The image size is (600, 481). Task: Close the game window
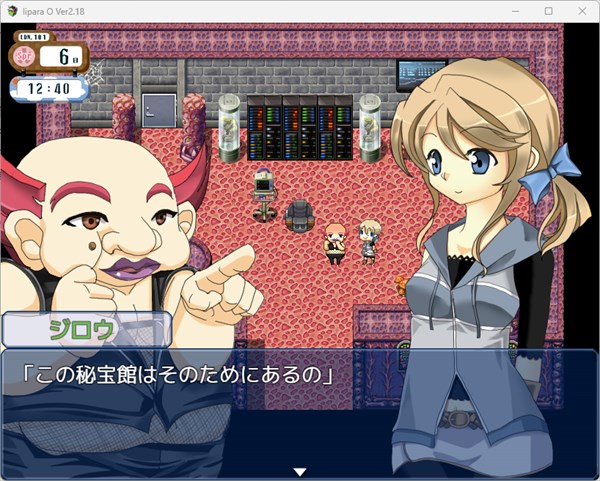(581, 10)
